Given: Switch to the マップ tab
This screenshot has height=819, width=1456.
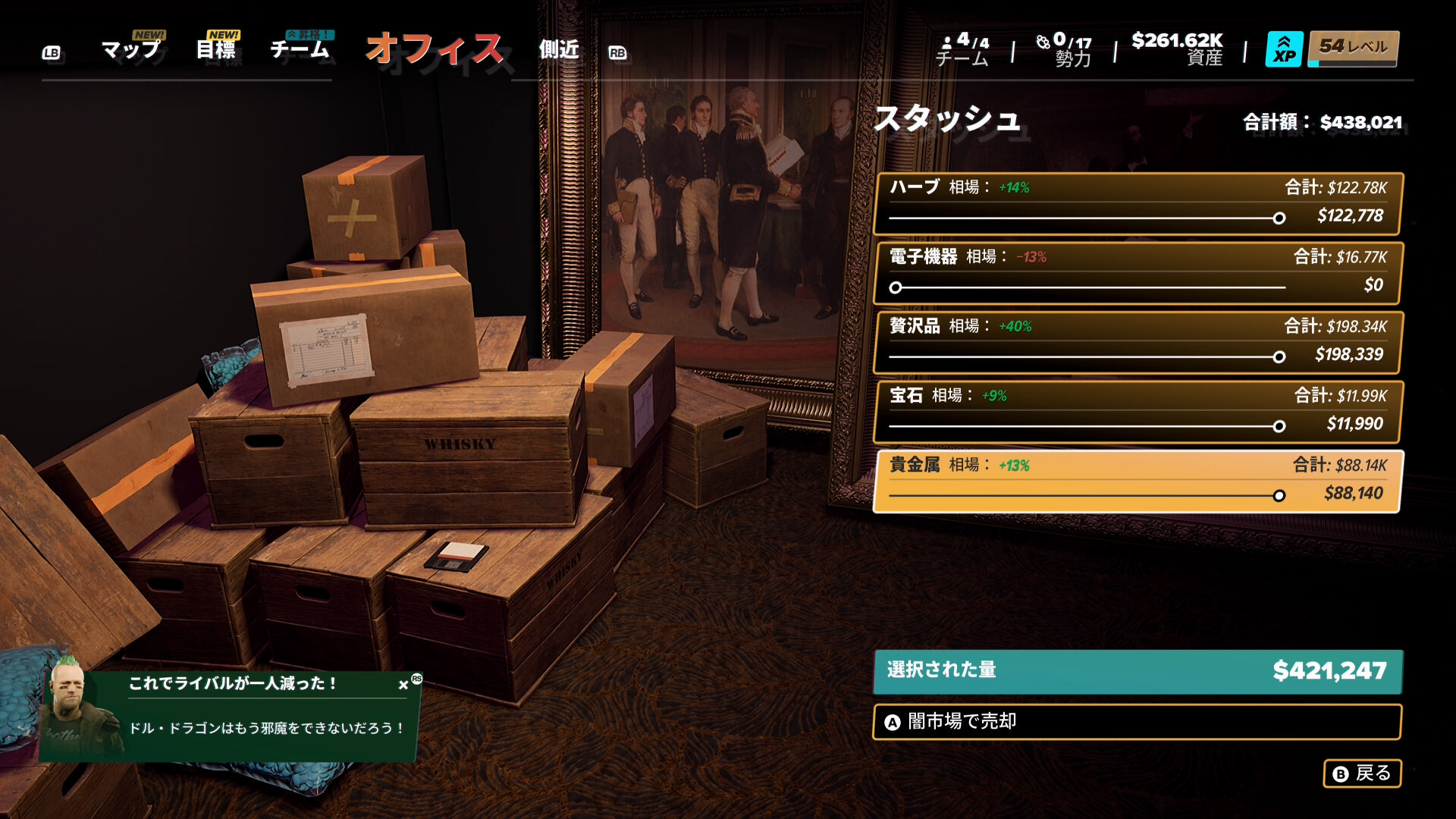Looking at the screenshot, I should pos(131,50).
